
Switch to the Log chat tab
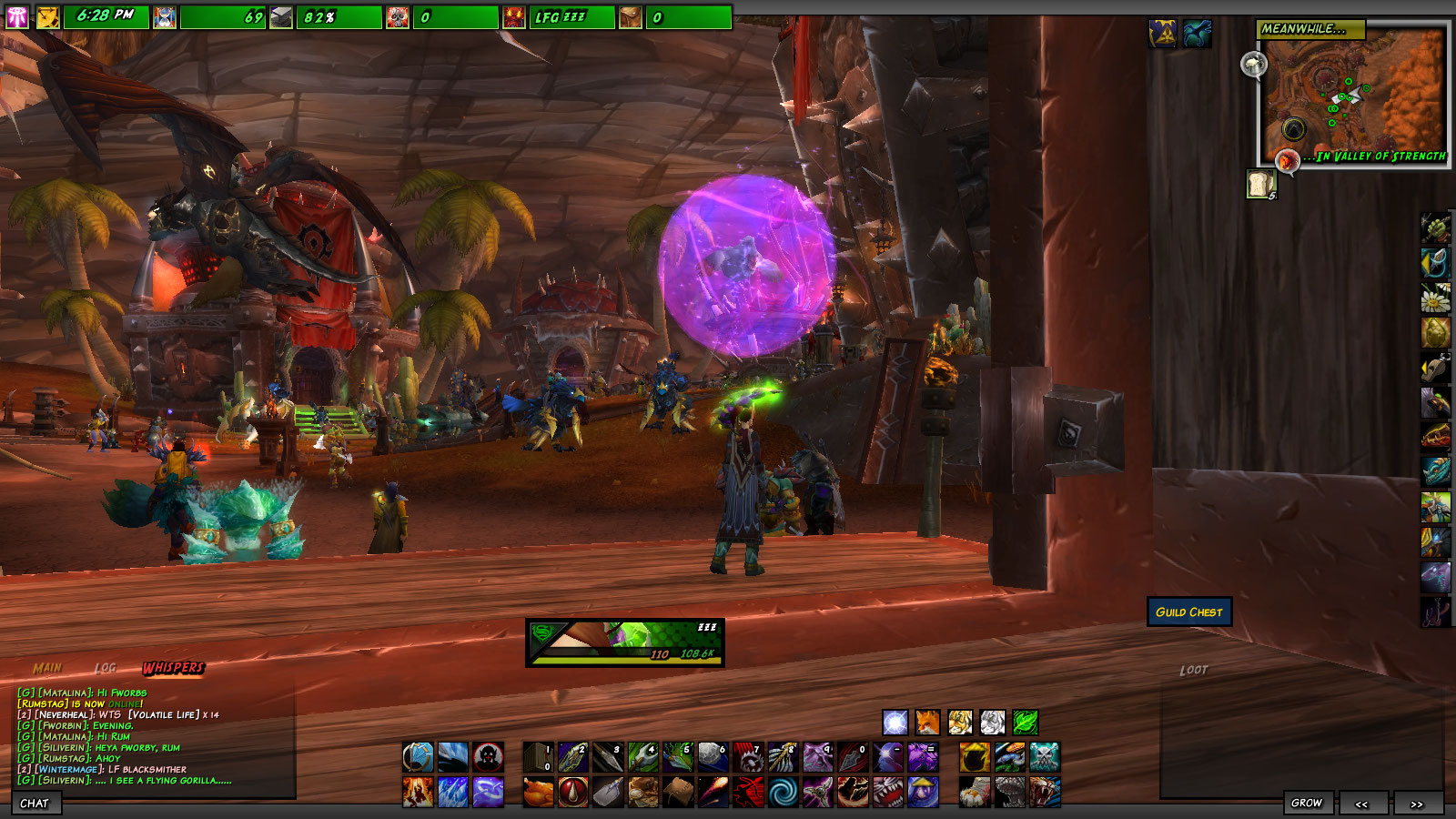coord(106,668)
